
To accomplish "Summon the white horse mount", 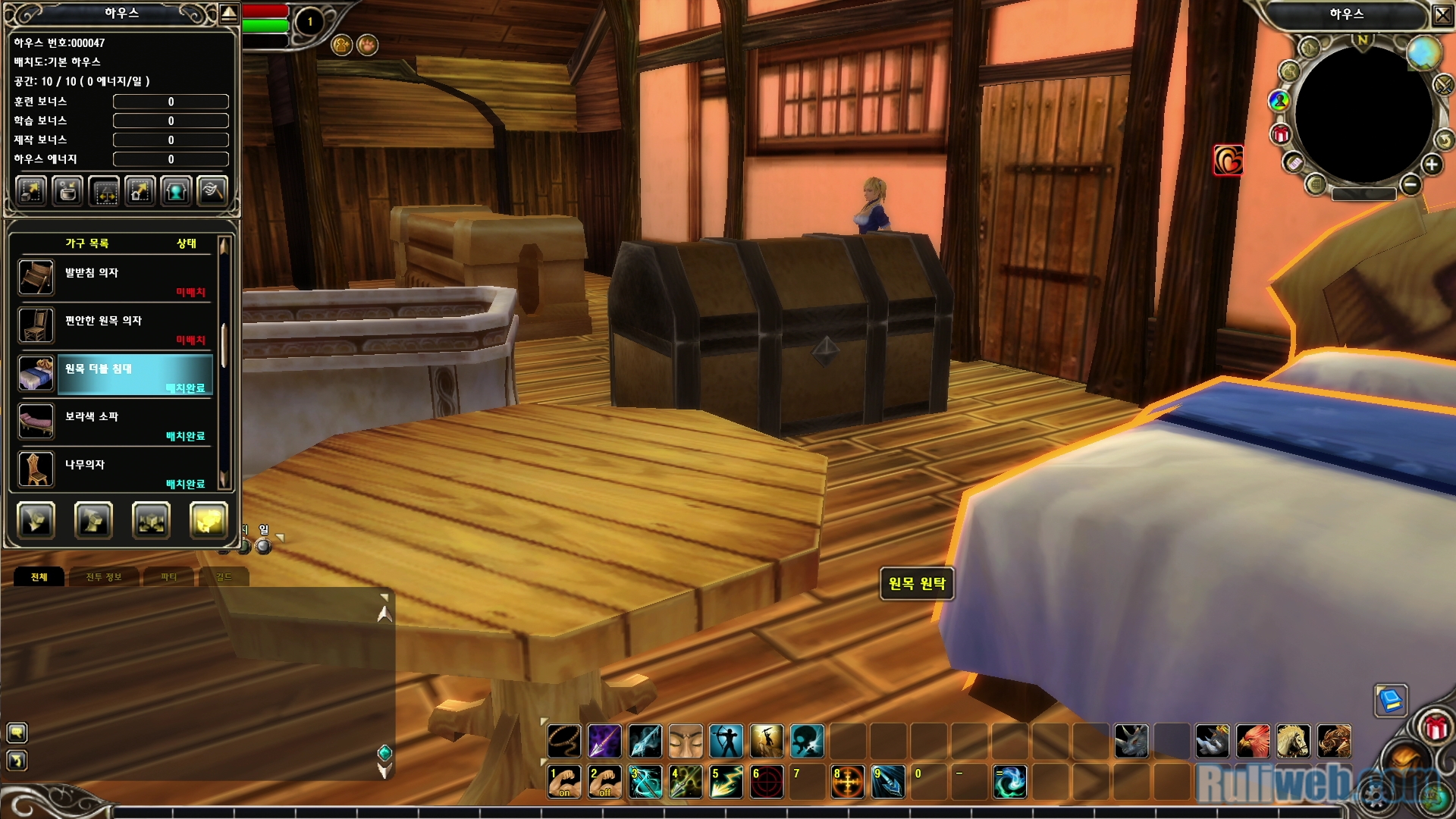I will click(x=1293, y=741).
